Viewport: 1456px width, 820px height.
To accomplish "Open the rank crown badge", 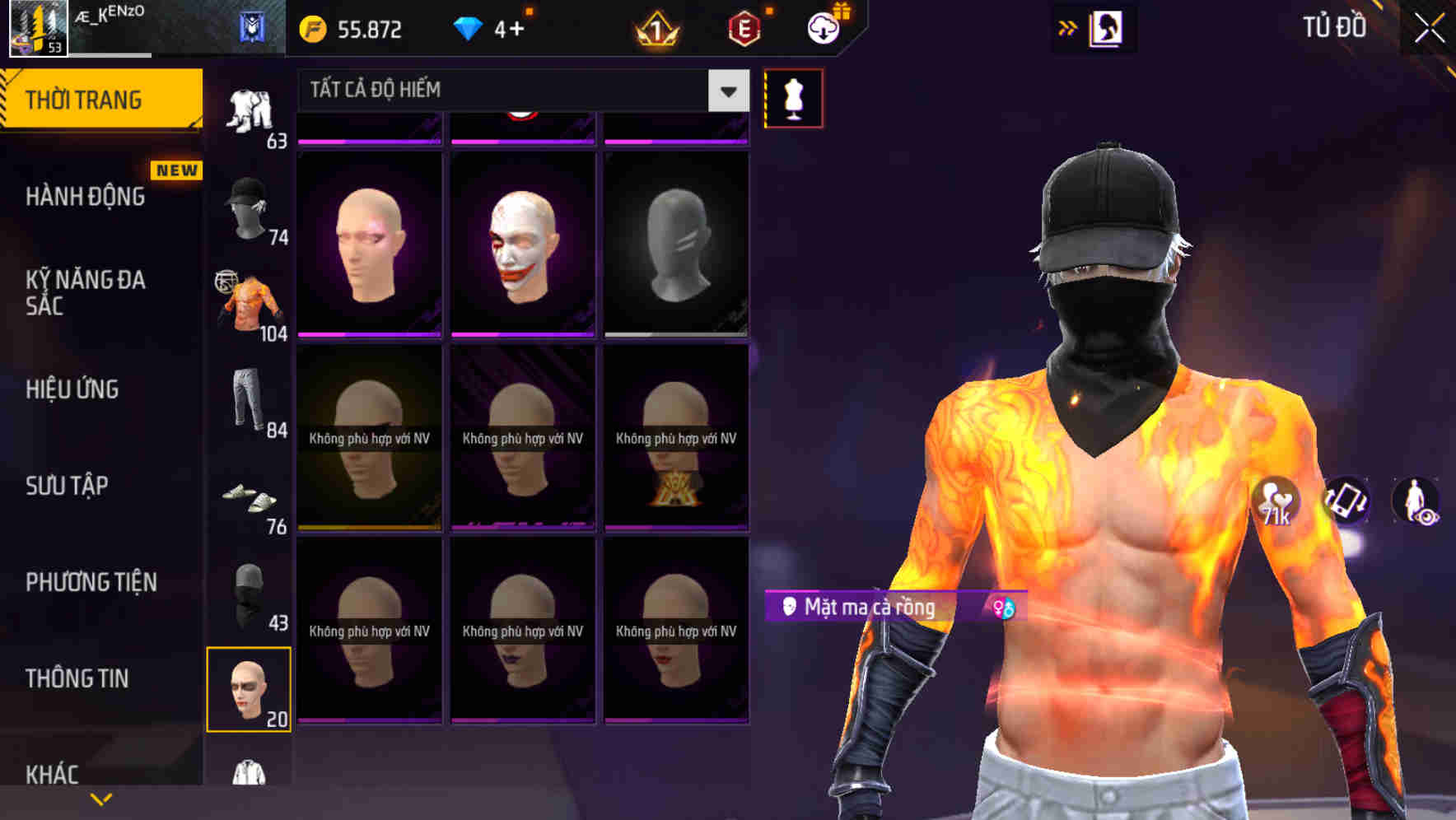I will pos(653,30).
